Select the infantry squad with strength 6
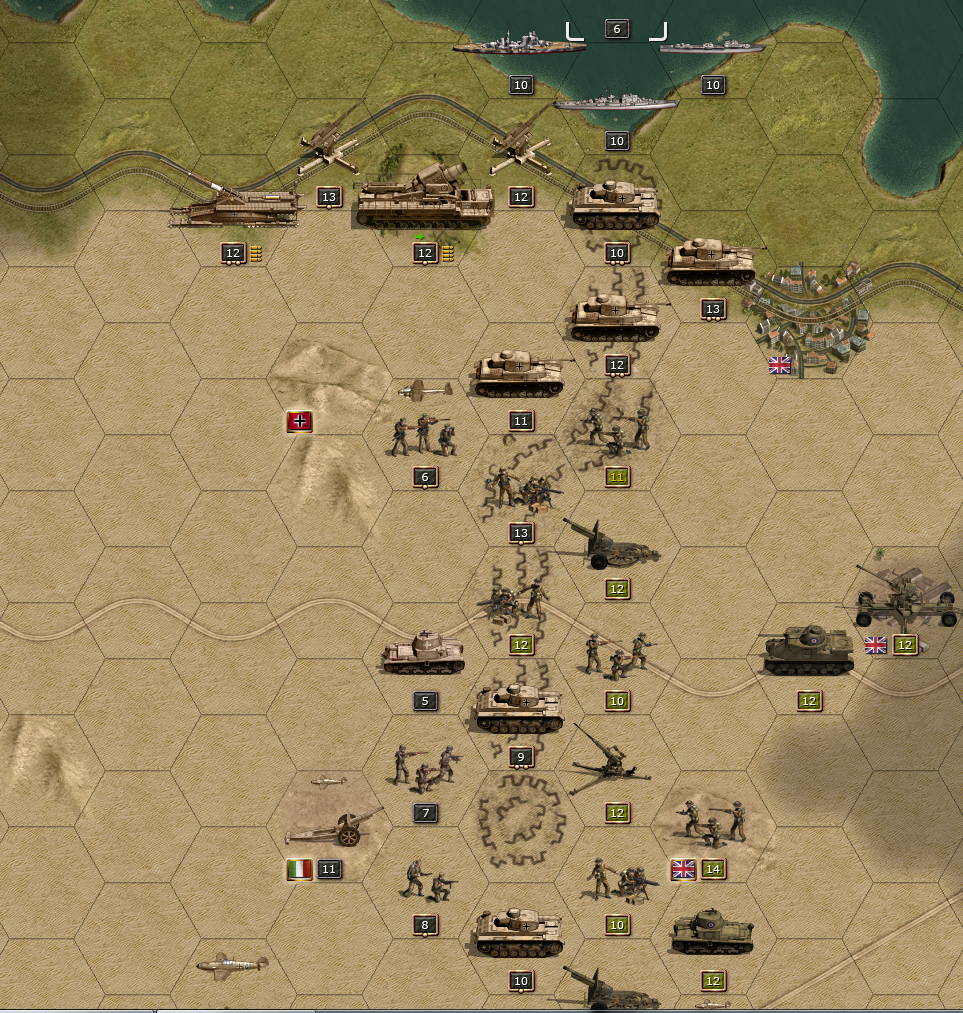963x1013 pixels. (x=424, y=435)
